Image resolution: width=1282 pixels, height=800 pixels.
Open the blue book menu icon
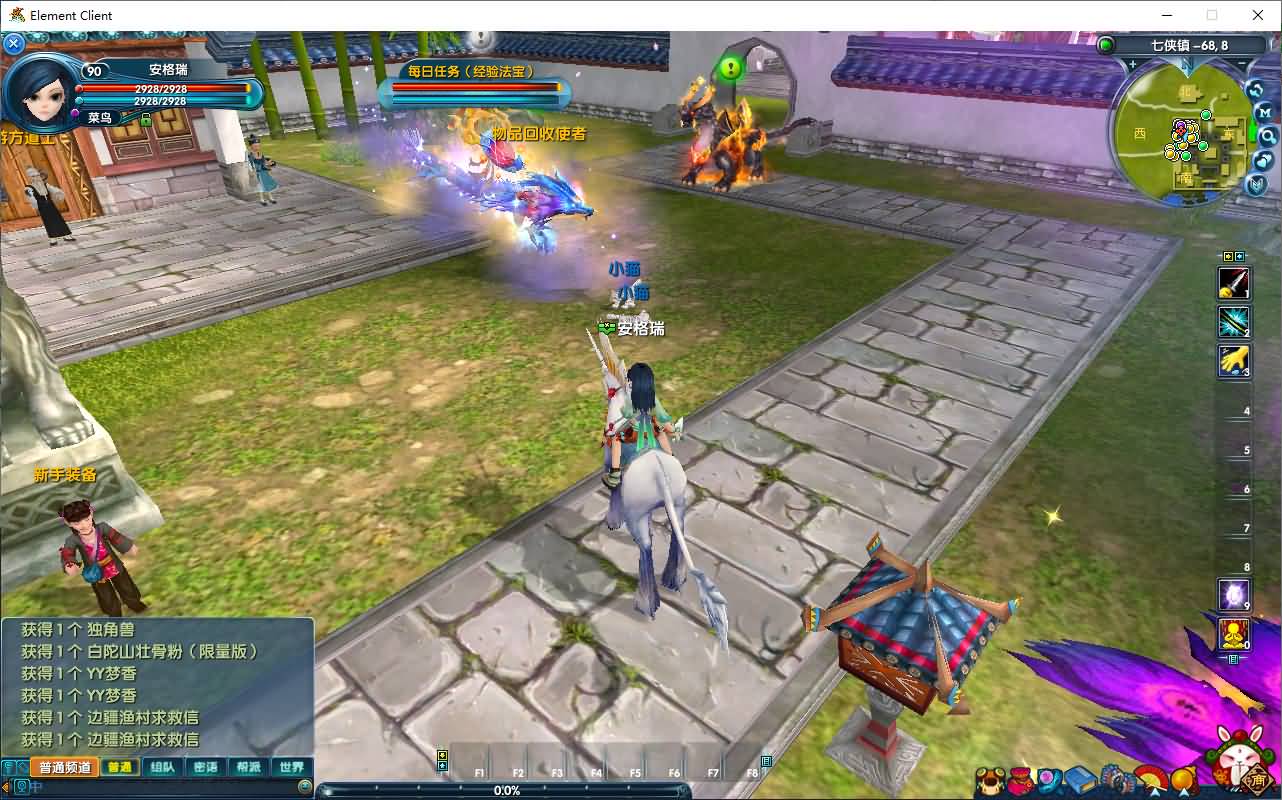coord(1080,780)
